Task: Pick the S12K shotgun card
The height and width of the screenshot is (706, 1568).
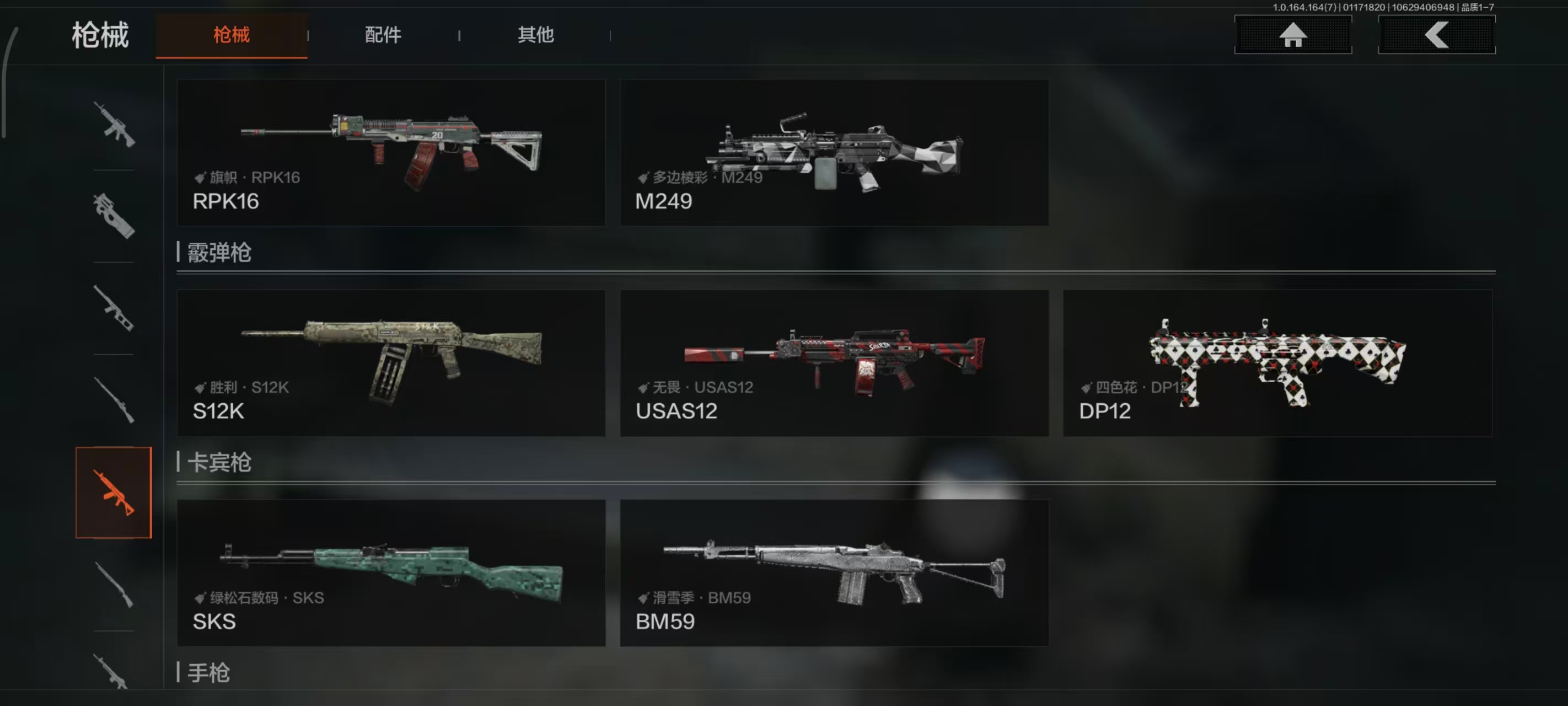Action: click(391, 362)
